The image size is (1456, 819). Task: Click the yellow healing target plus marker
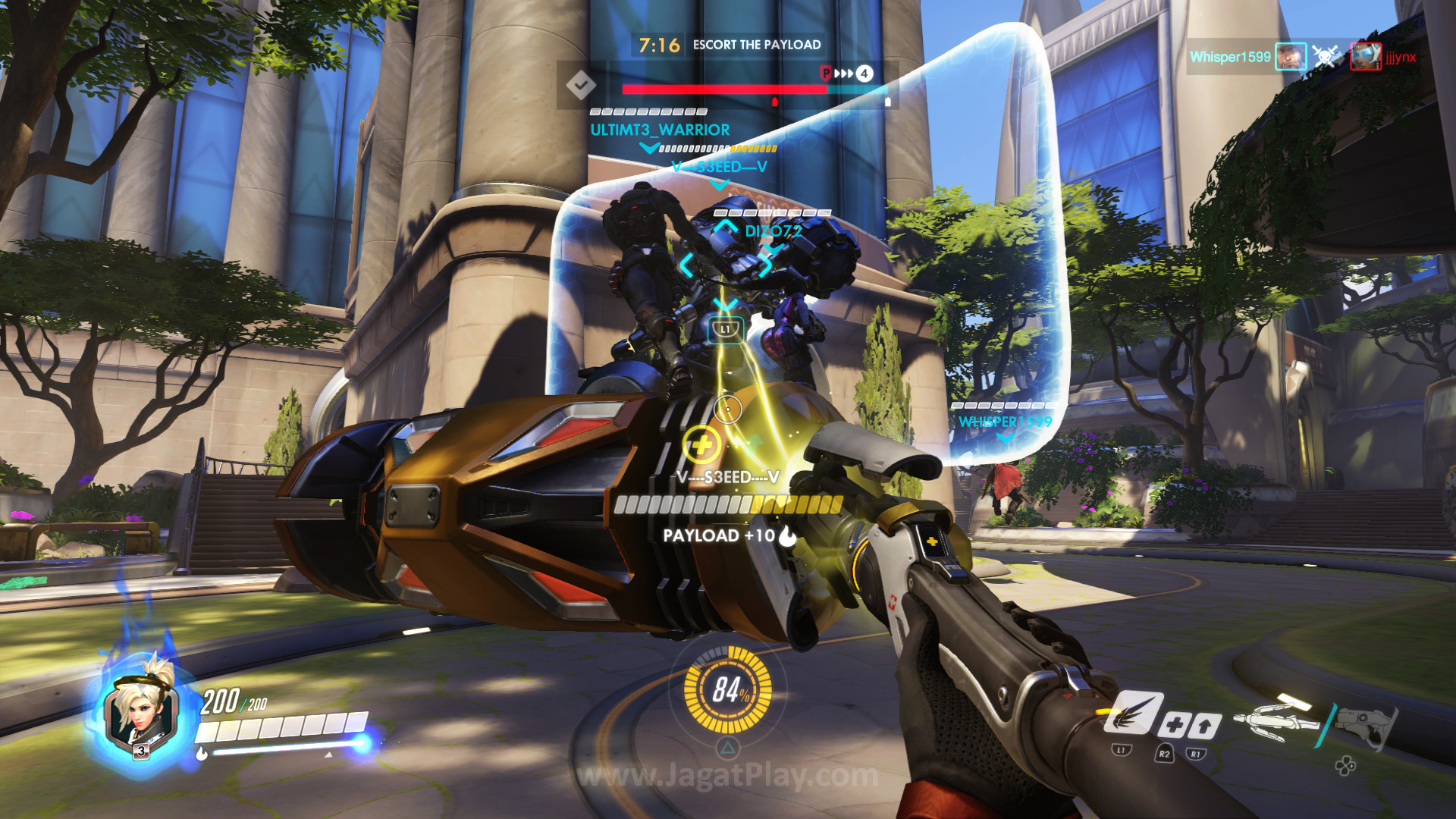[x=701, y=444]
